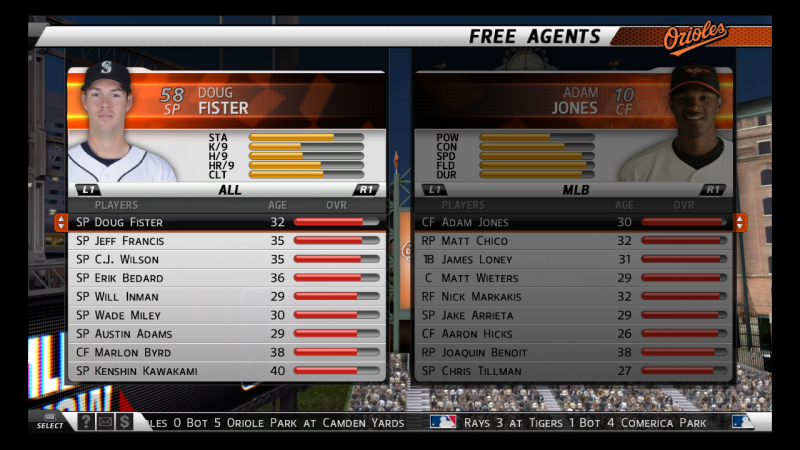Open the mail envelope icon
This screenshot has width=800, height=450.
[x=105, y=422]
